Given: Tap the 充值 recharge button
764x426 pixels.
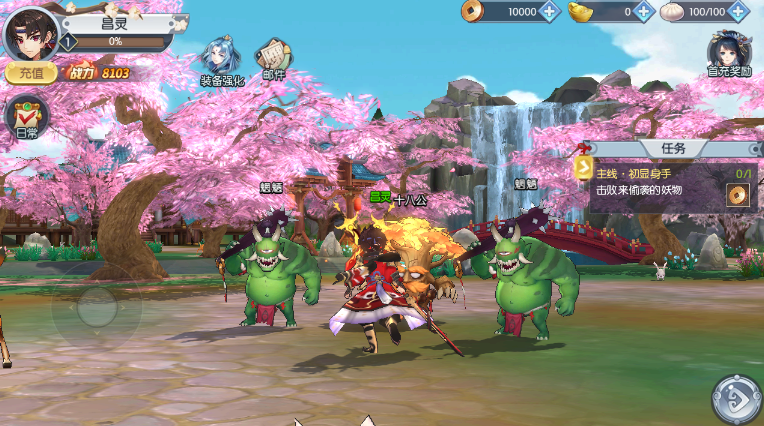Looking at the screenshot, I should click(x=30, y=73).
